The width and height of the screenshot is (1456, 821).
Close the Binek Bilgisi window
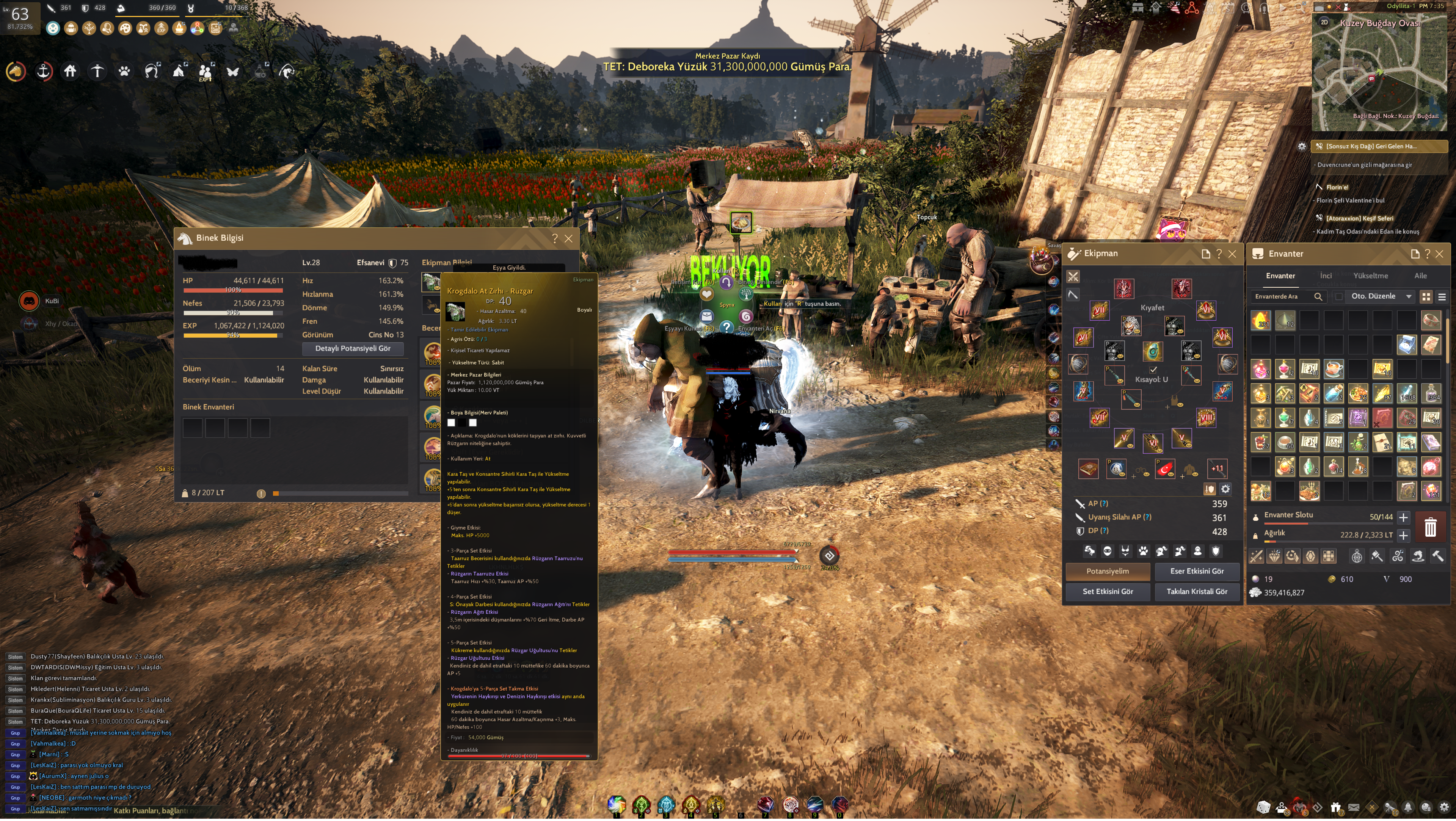[569, 239]
